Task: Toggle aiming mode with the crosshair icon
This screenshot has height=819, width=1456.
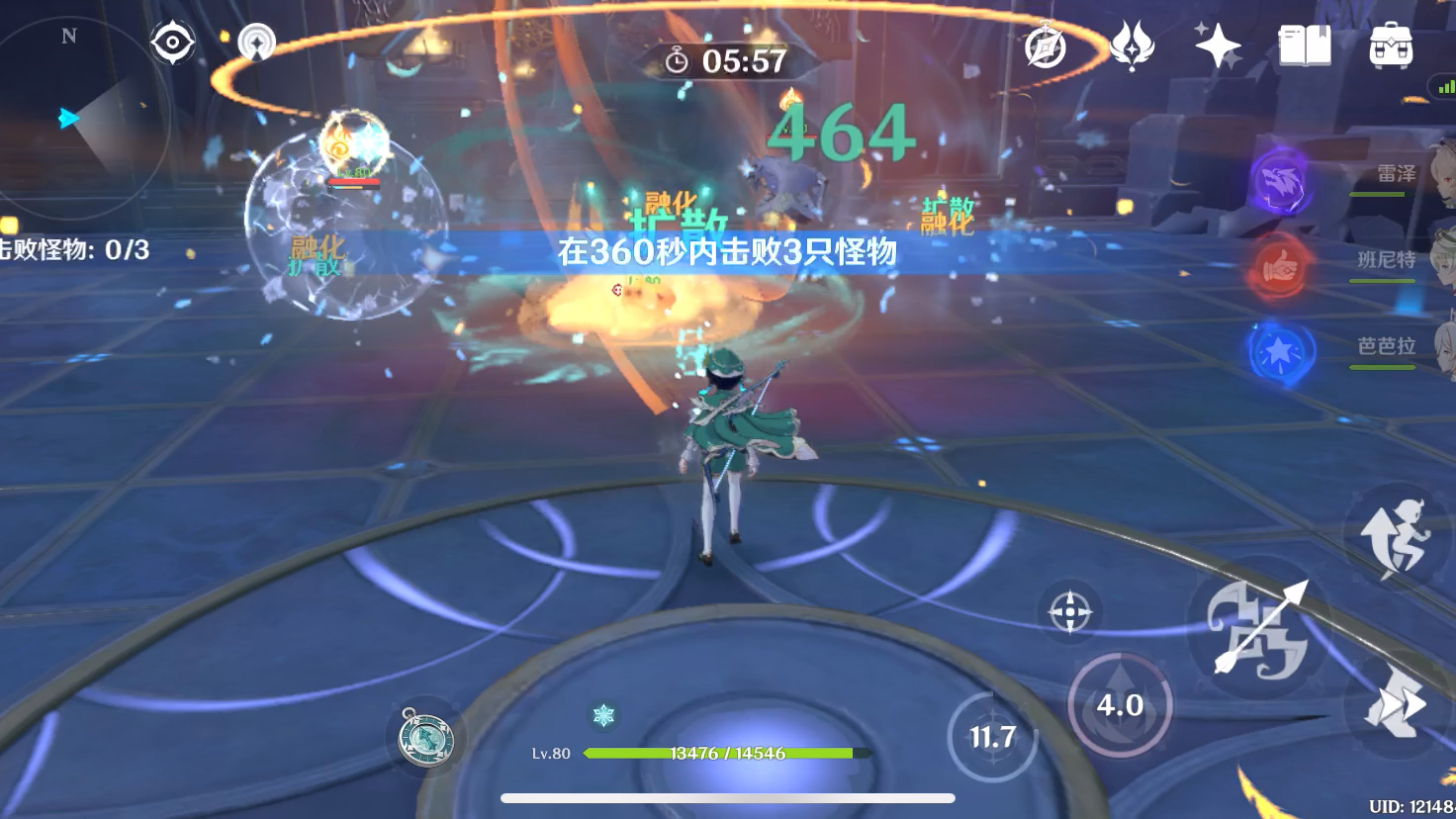Action: tap(1072, 612)
